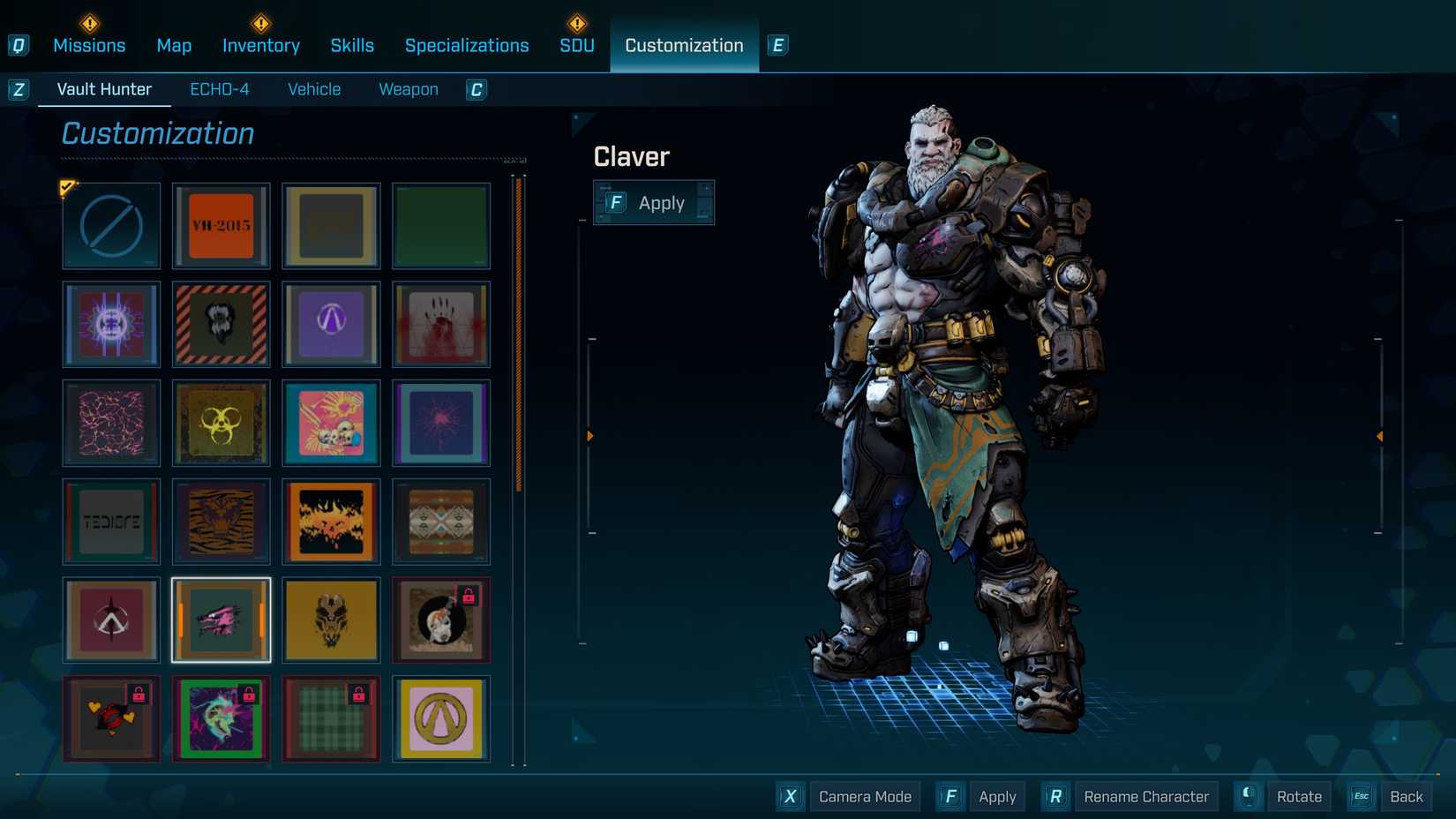Select the blank "no skin" default option

click(x=110, y=226)
